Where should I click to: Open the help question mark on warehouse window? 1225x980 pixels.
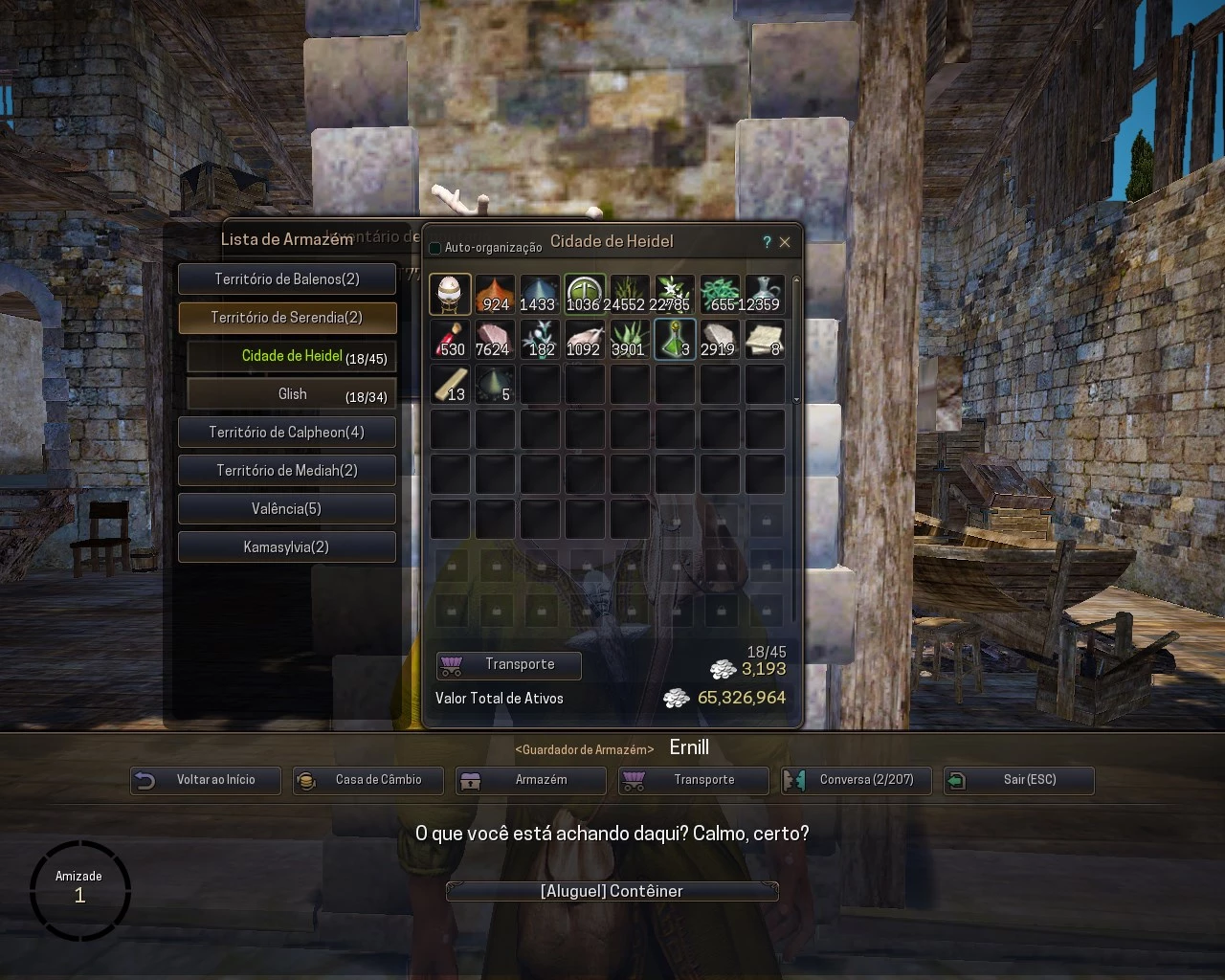[x=766, y=243]
